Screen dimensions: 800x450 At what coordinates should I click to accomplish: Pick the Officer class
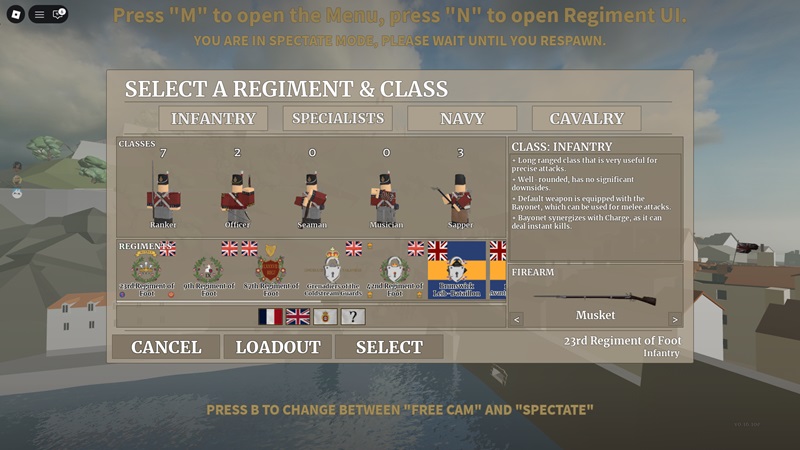[237, 195]
